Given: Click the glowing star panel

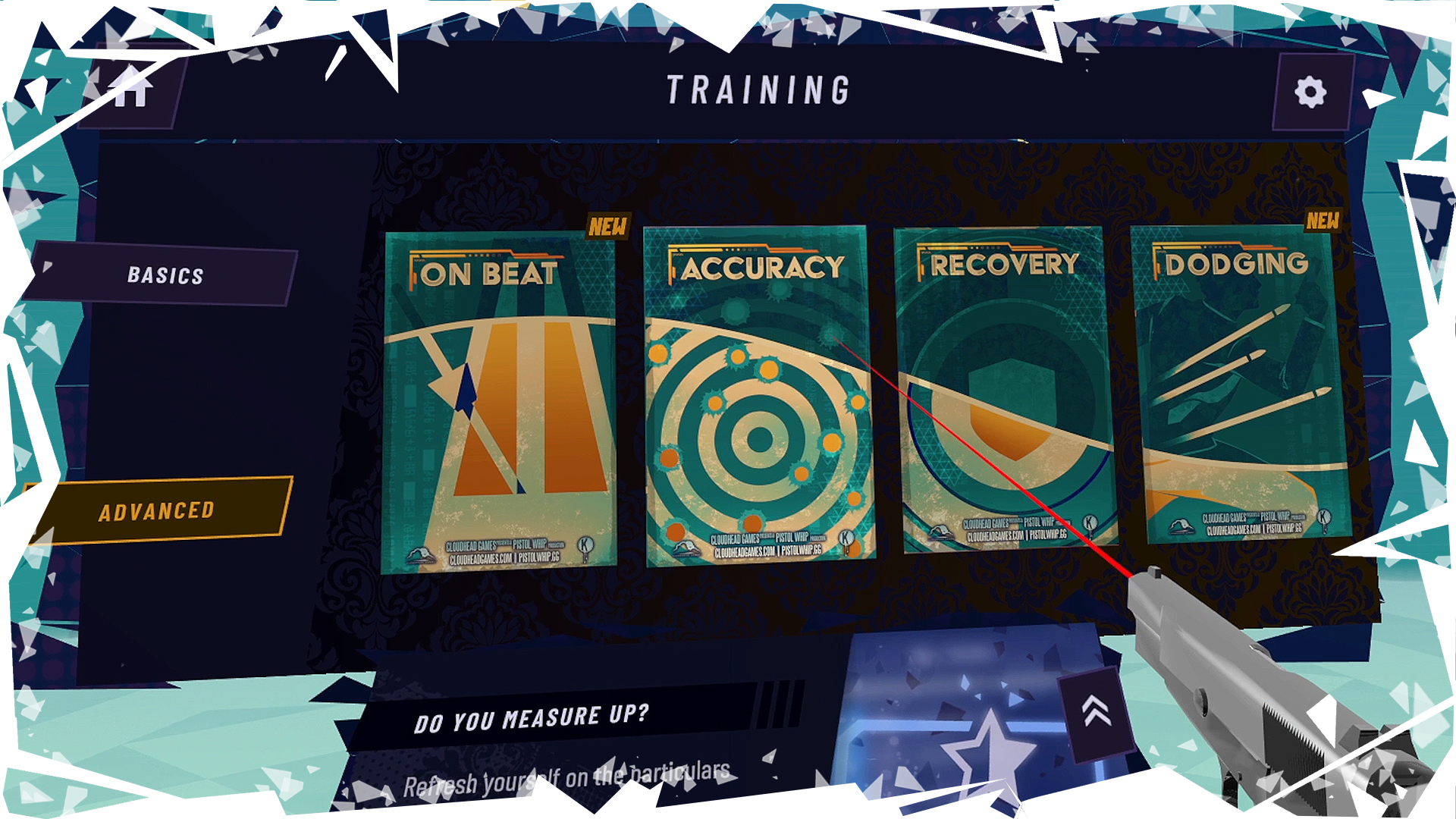Looking at the screenshot, I should point(978,751).
